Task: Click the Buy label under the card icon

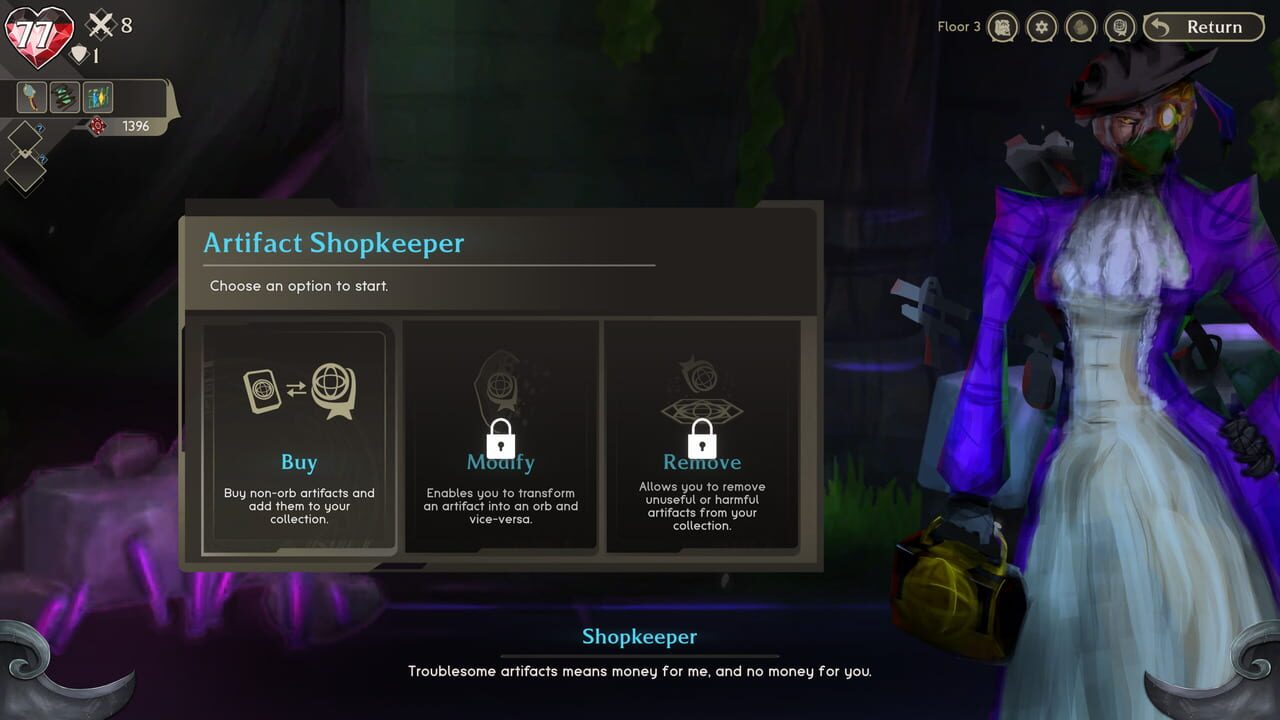Action: coord(299,462)
